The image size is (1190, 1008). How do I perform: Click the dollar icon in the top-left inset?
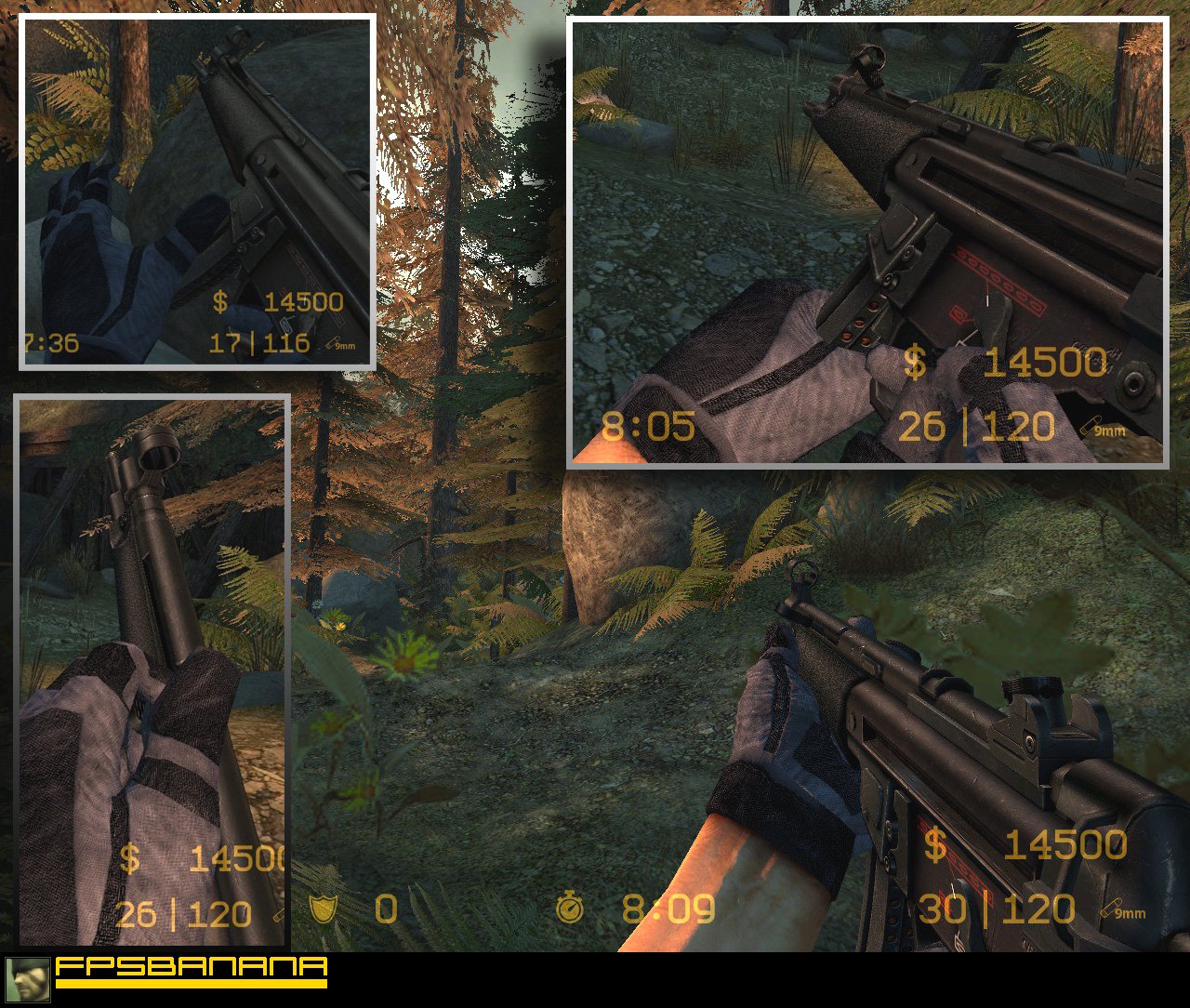click(220, 301)
